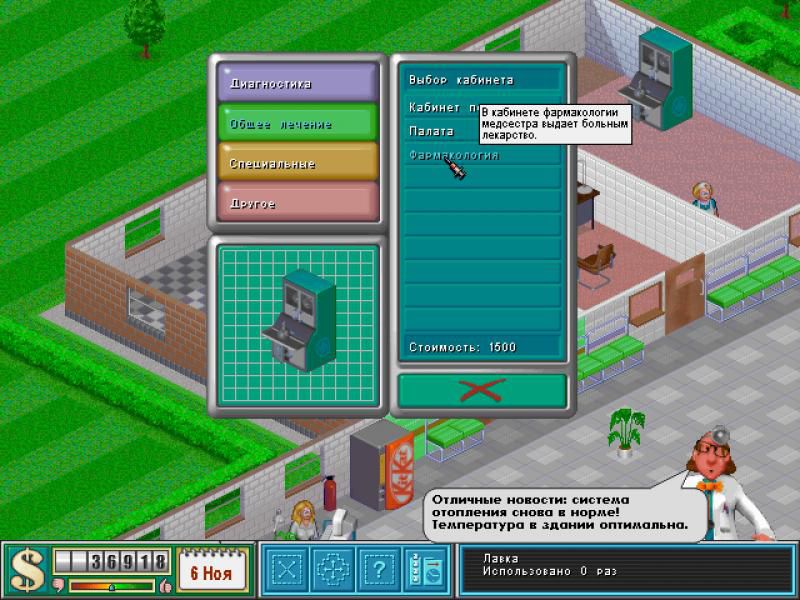800x600 pixels.
Task: Cancel room selection with the red X
Action: click(482, 390)
